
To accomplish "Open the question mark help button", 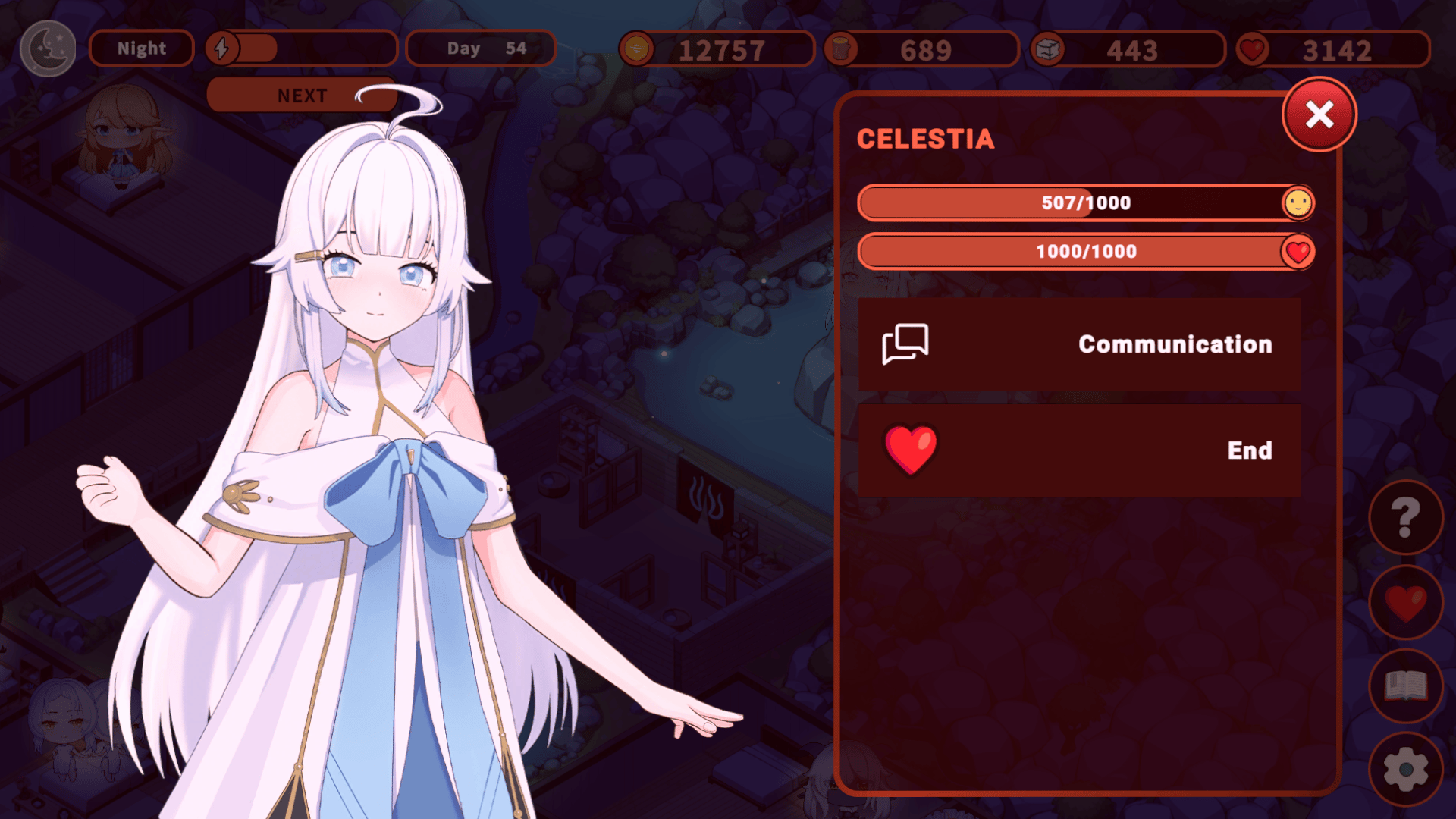I will click(x=1405, y=517).
